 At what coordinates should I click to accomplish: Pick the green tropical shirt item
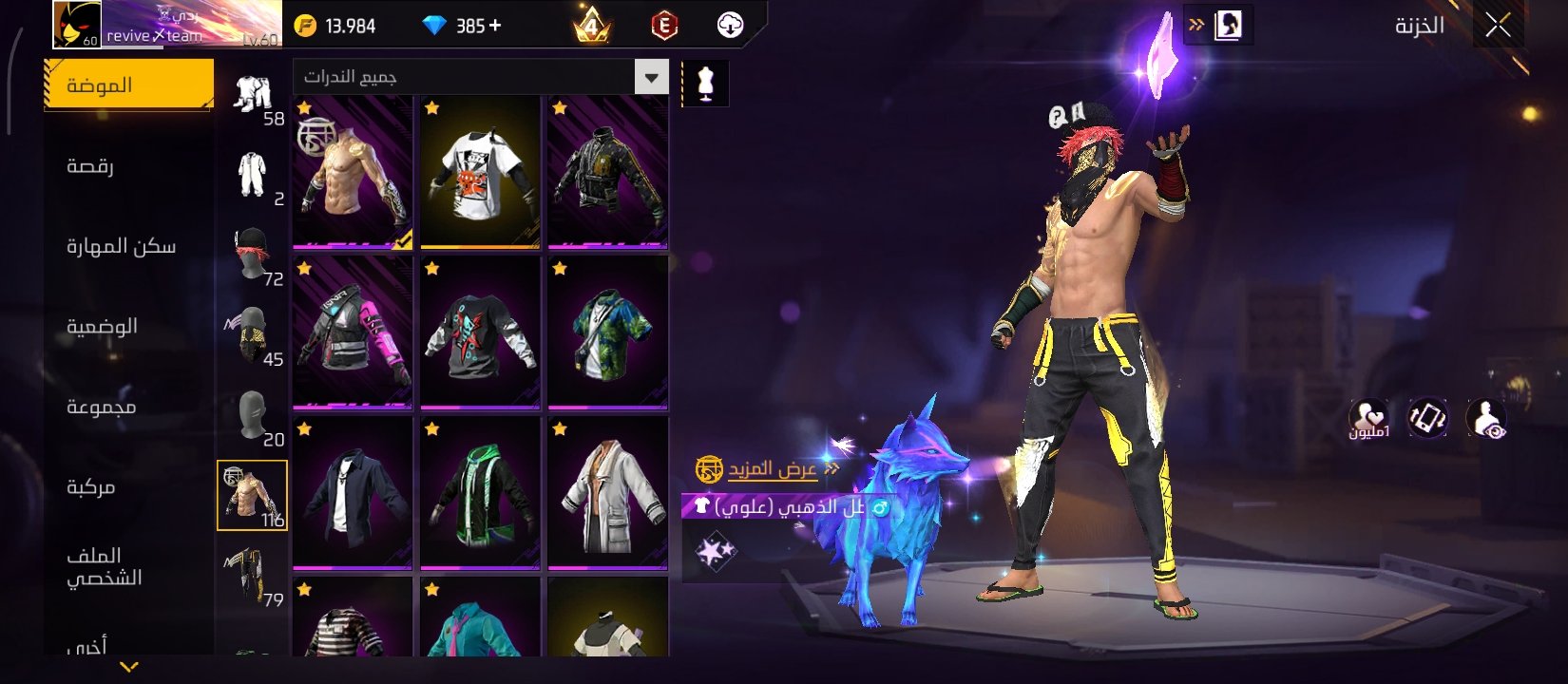607,333
